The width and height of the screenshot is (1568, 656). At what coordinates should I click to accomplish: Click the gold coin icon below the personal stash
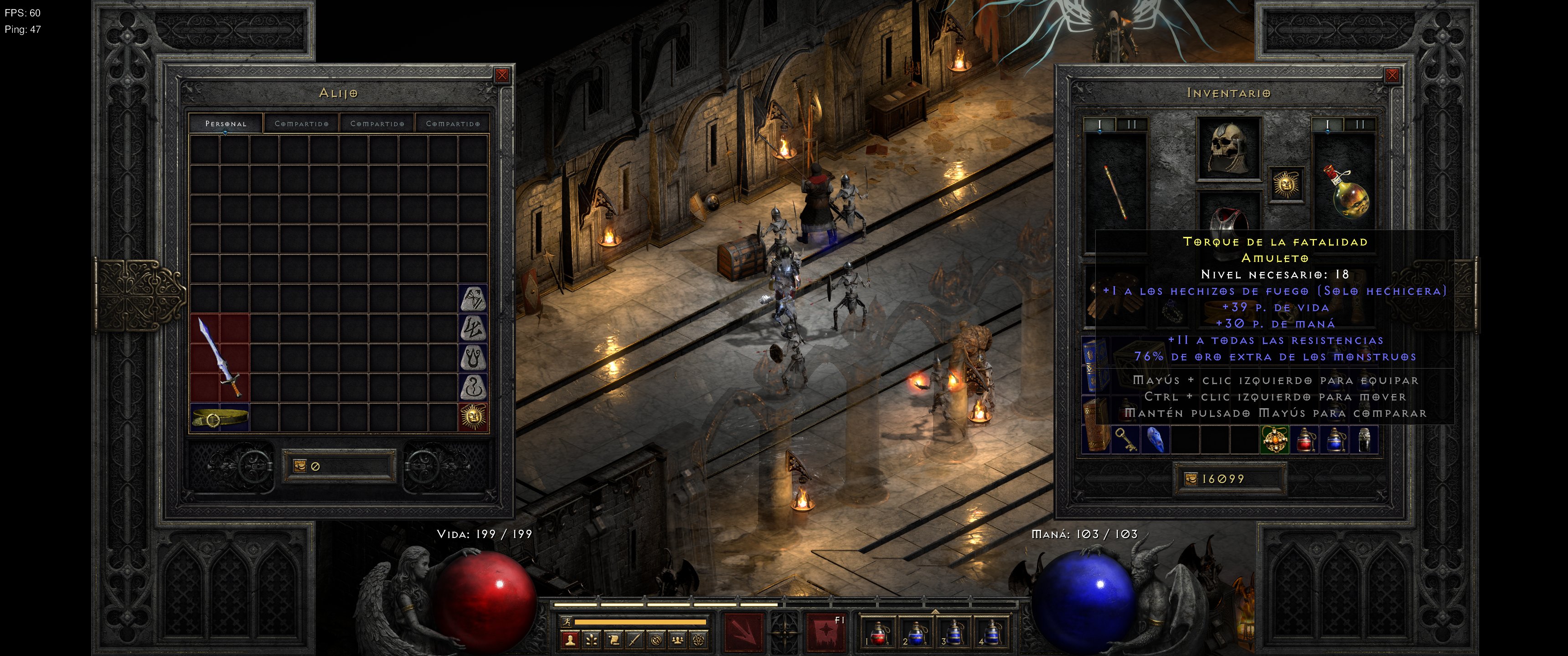(299, 467)
